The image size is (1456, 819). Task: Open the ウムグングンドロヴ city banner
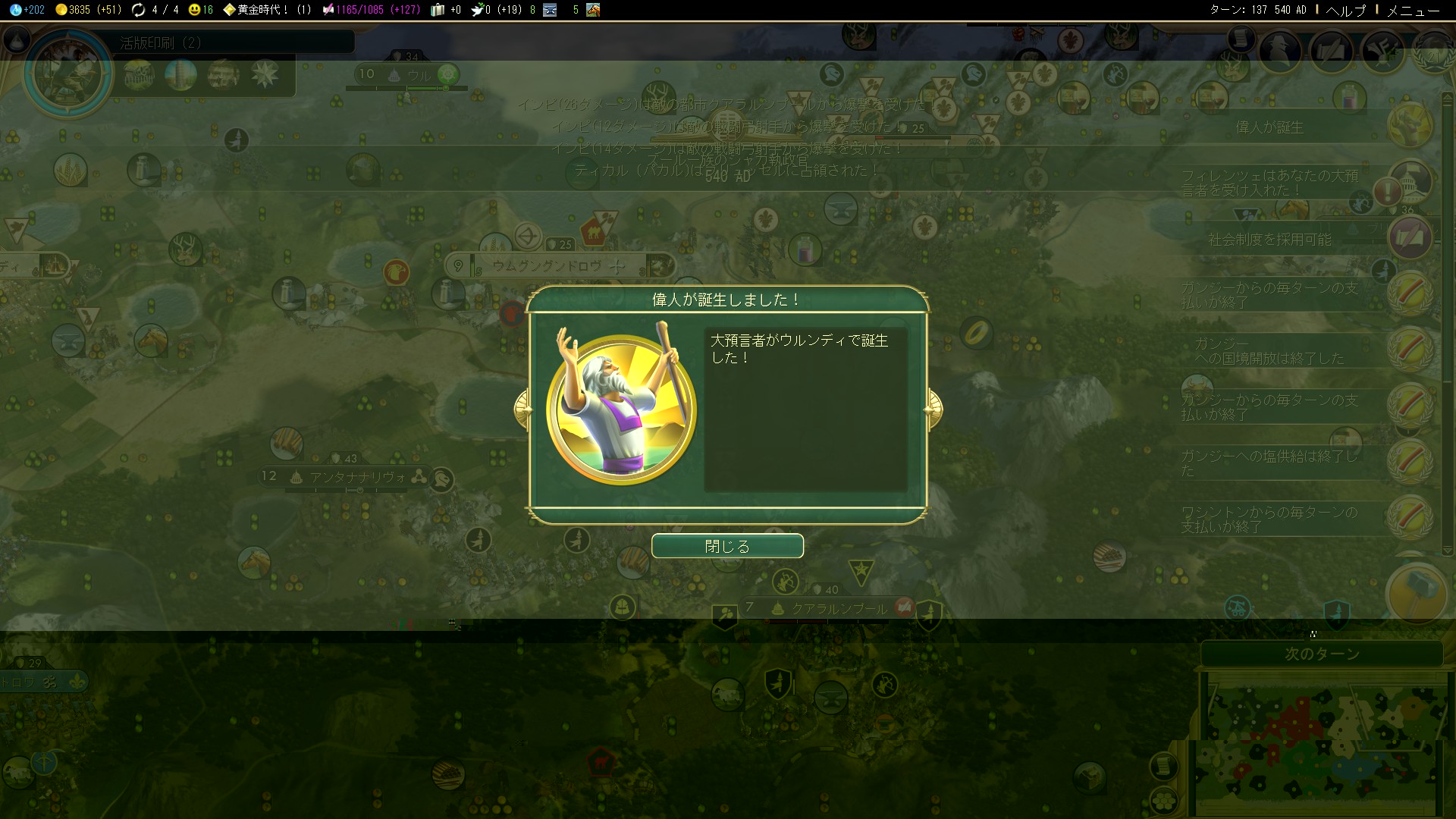[546, 266]
